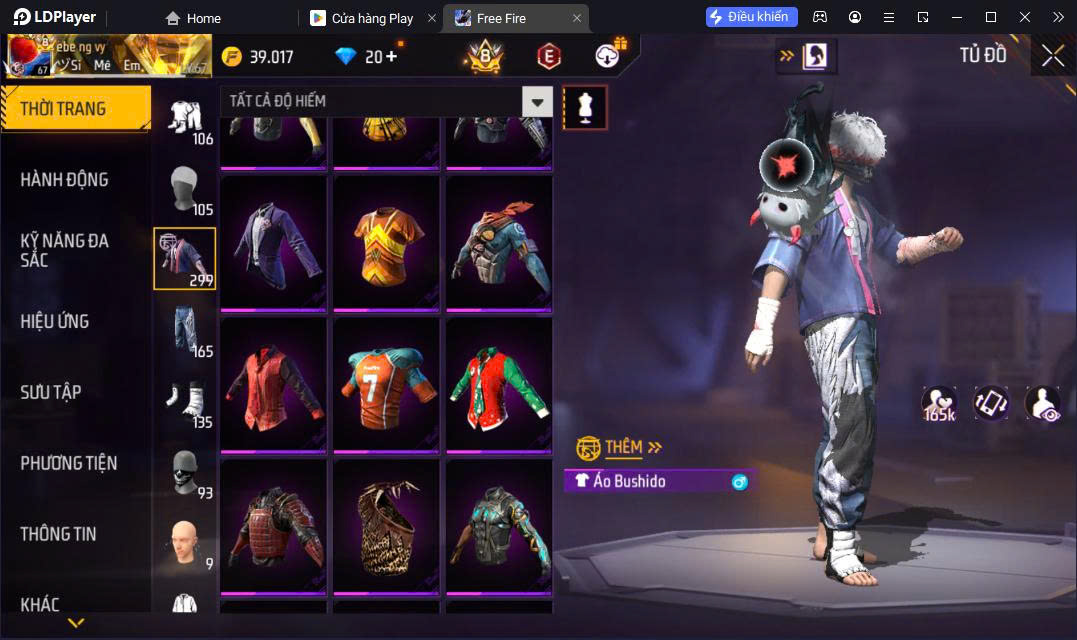Screen dimensions: 1077x640
Task: Select the orange number 7 jersey
Action: point(386,386)
